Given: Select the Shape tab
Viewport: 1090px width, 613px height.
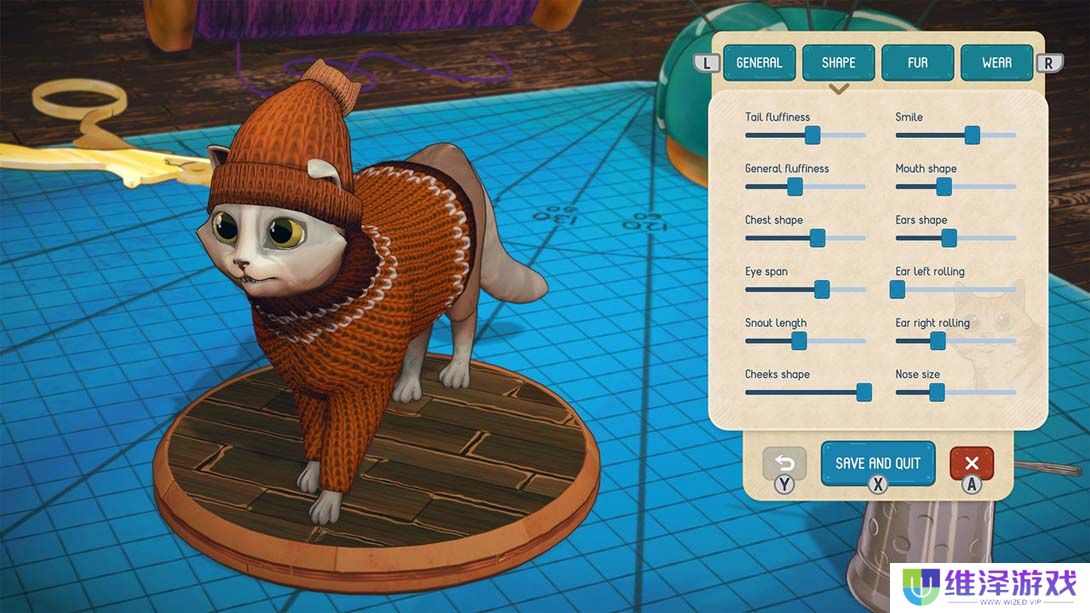Looking at the screenshot, I should [x=838, y=63].
